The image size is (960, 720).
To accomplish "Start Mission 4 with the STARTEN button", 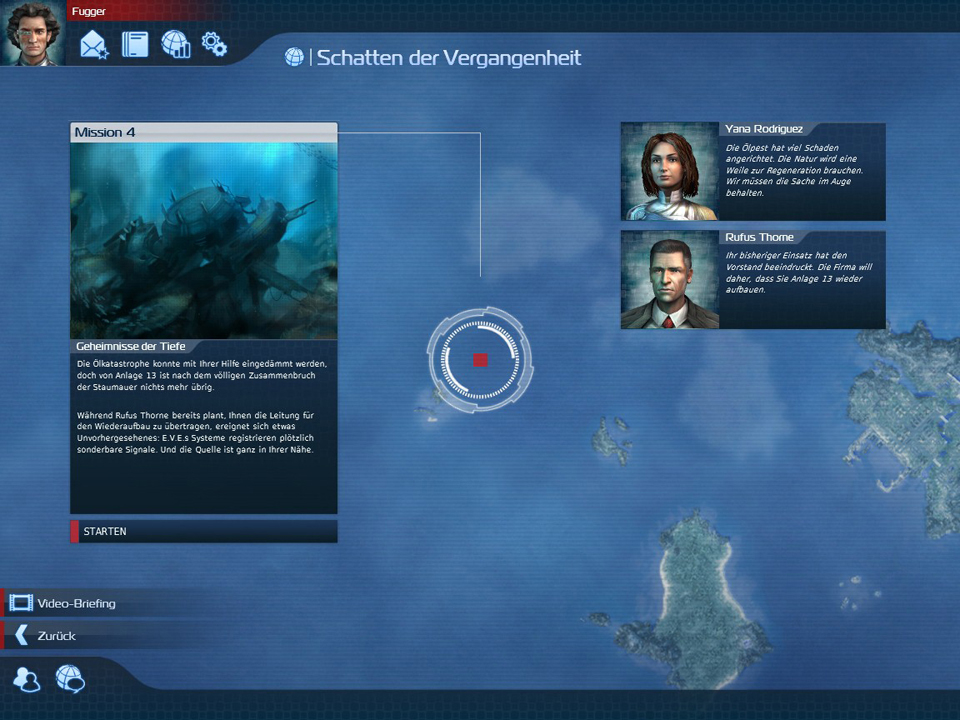I will point(203,531).
